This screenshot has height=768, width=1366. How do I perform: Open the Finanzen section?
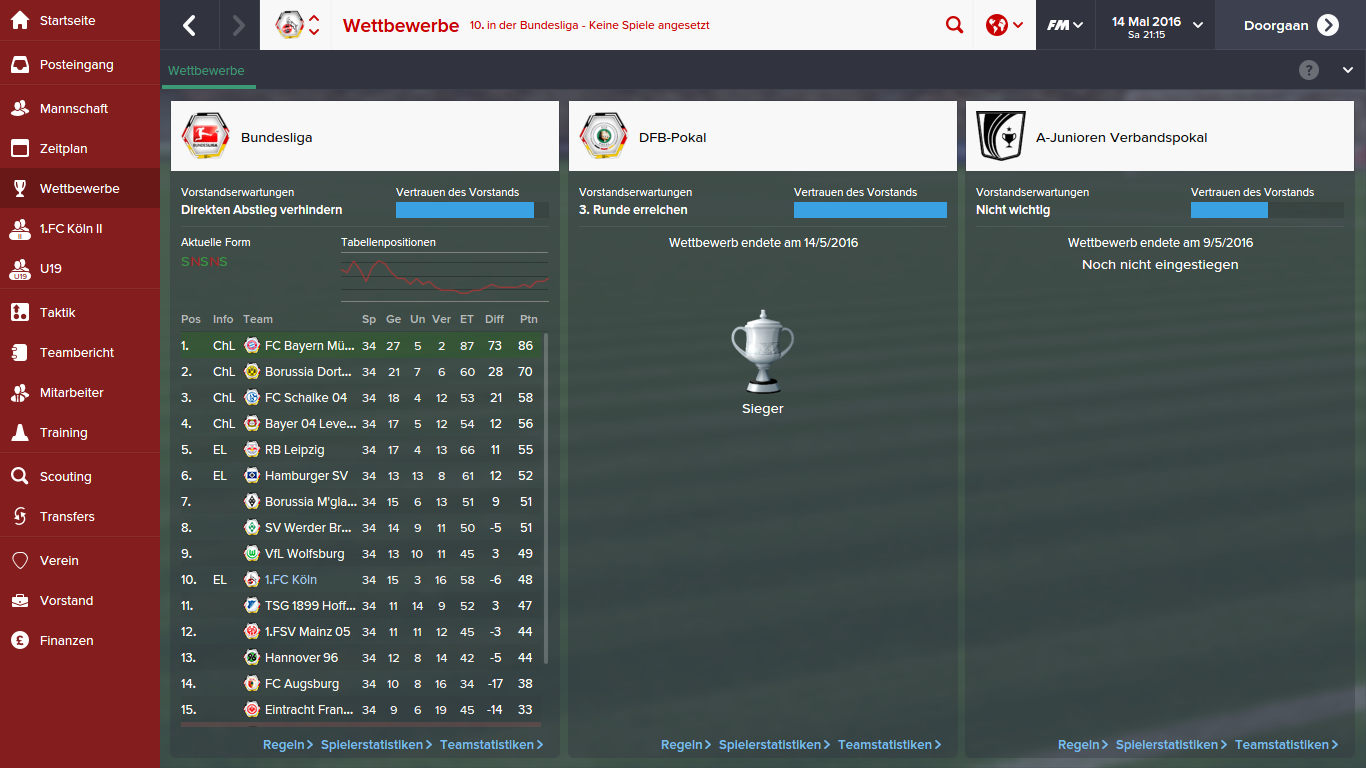66,641
